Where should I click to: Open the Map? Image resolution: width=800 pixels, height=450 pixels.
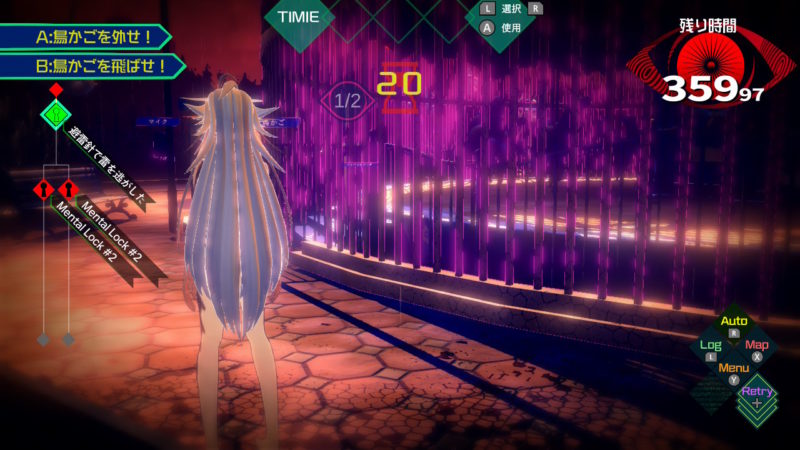[757, 345]
